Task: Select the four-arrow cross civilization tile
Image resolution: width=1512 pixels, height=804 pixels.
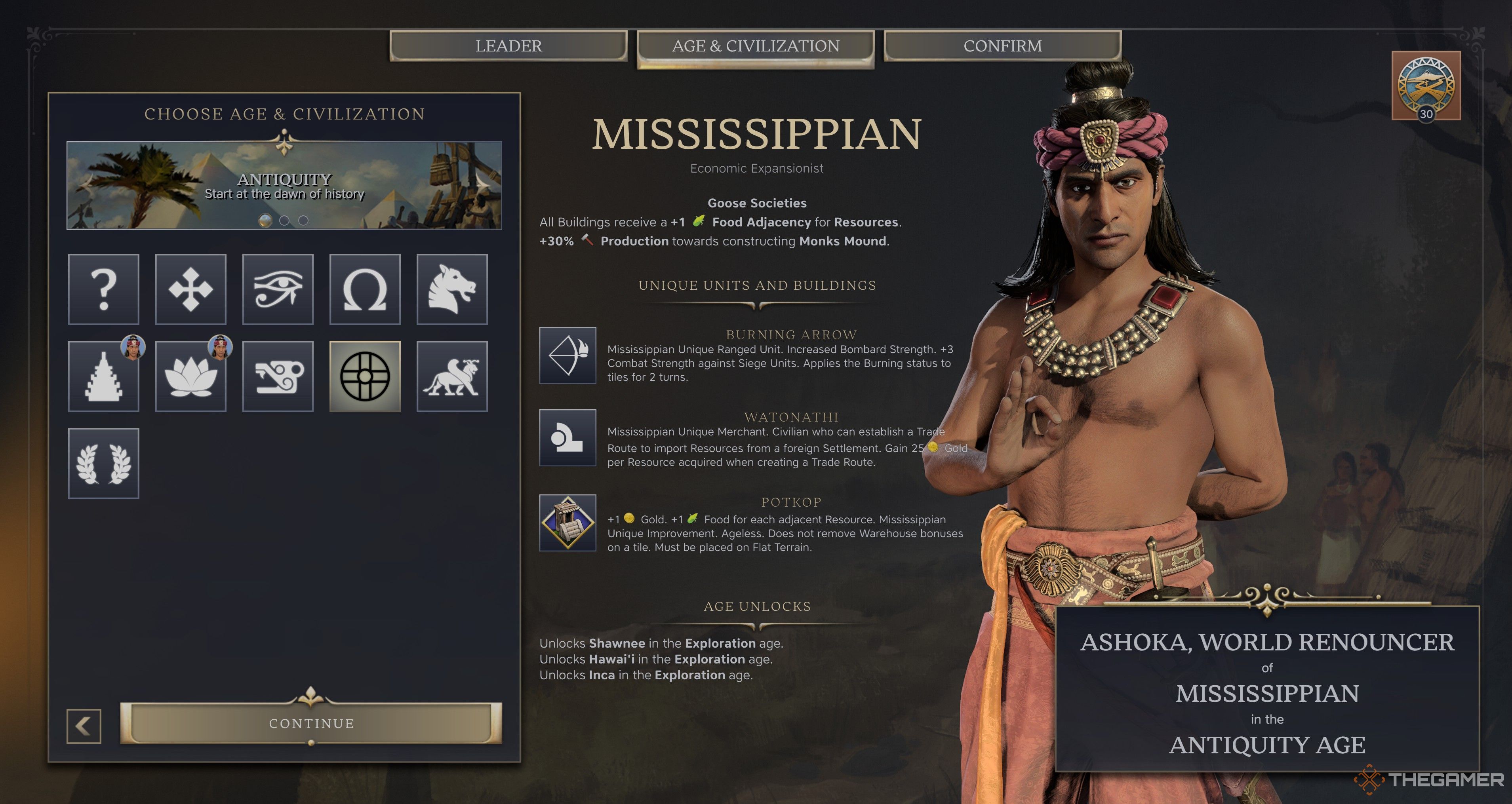Action: [x=191, y=289]
